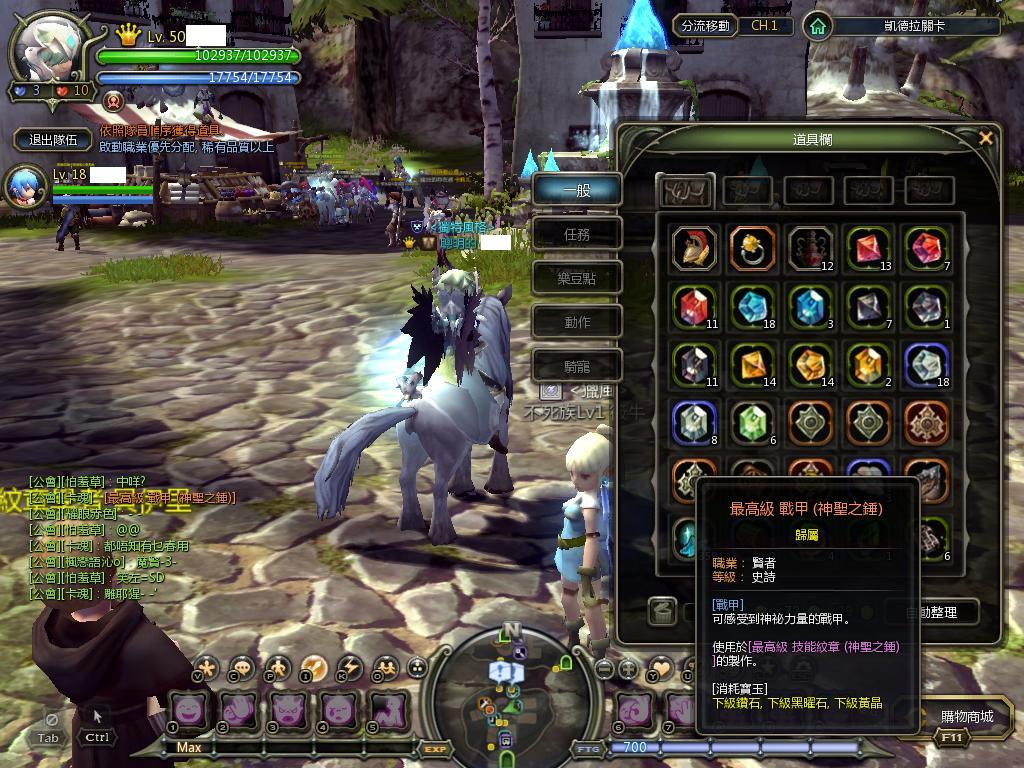Open the speech bubble community icon
The height and width of the screenshot is (768, 1024).
[242, 668]
